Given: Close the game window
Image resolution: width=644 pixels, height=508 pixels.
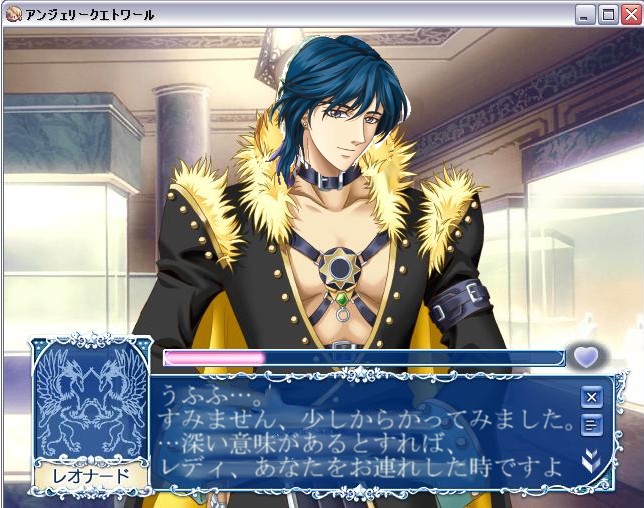Looking at the screenshot, I should pyautogui.click(x=630, y=14).
